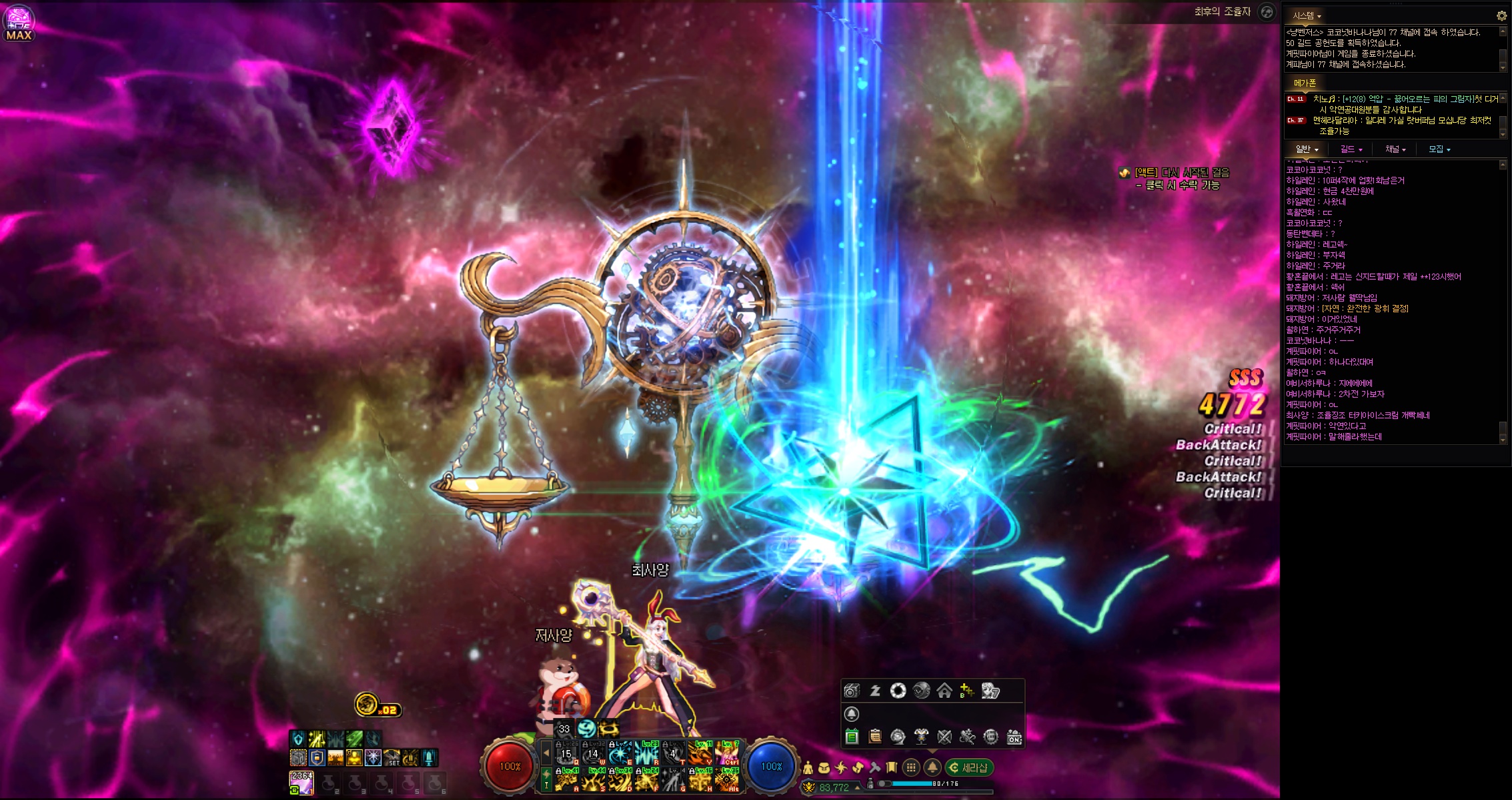Image resolution: width=1512 pixels, height=800 pixels.
Task: Switch to the 채널 chat tab
Action: (x=1395, y=149)
